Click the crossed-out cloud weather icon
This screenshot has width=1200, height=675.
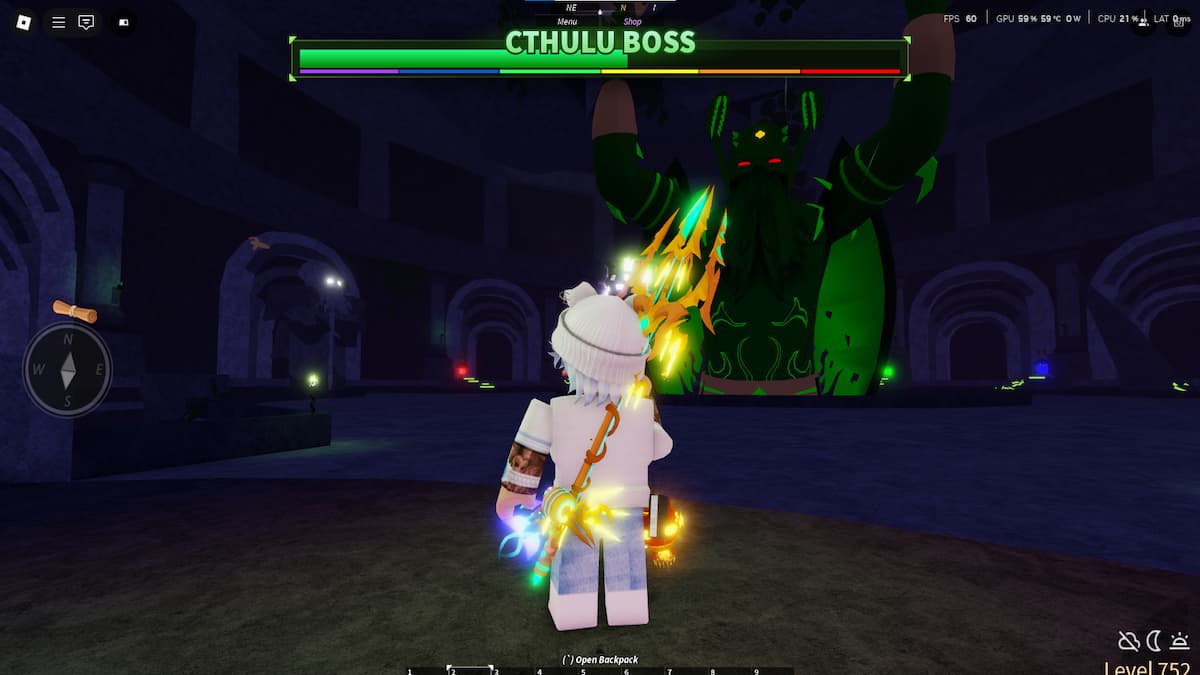1128,641
